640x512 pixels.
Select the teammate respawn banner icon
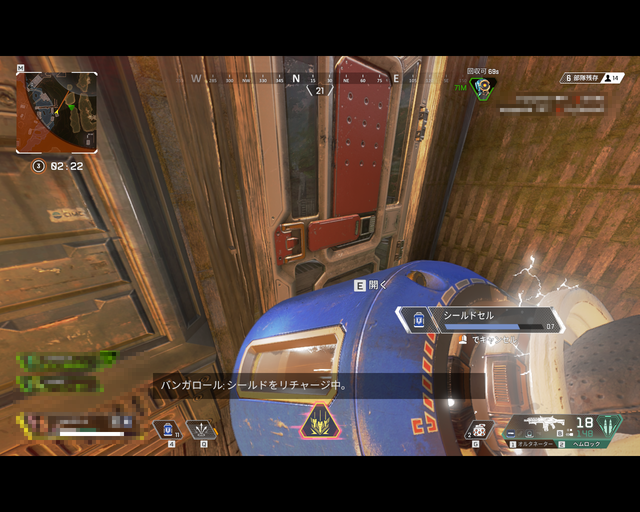(x=482, y=86)
